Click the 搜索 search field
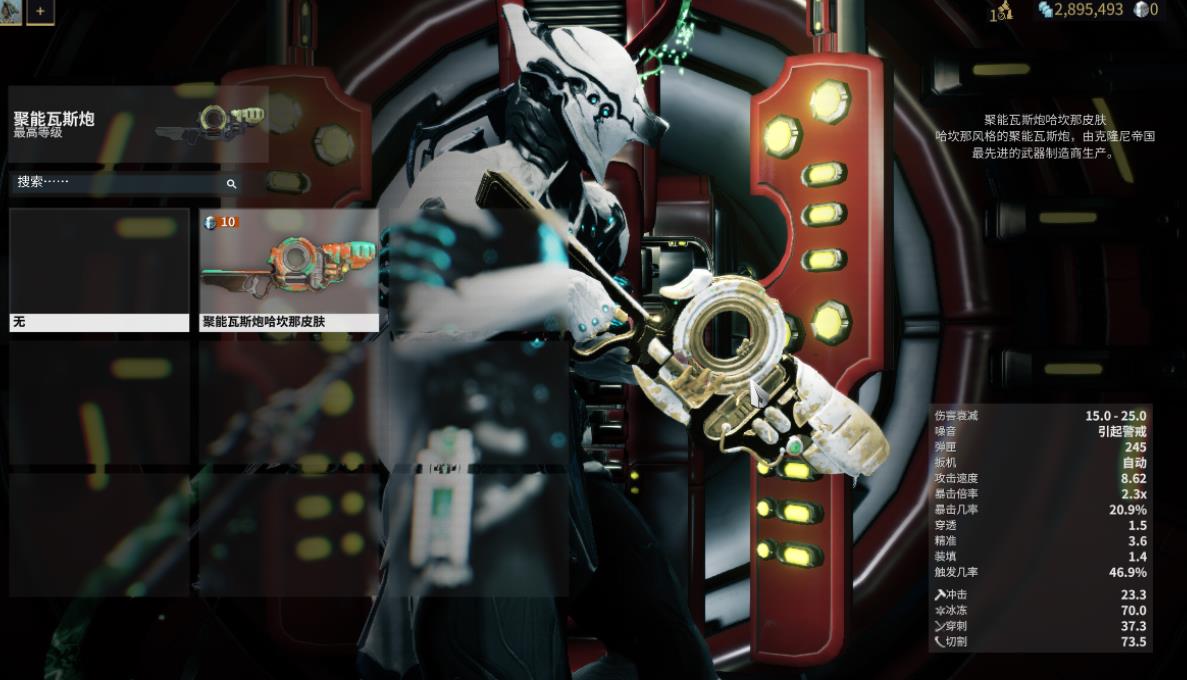 click(x=118, y=183)
